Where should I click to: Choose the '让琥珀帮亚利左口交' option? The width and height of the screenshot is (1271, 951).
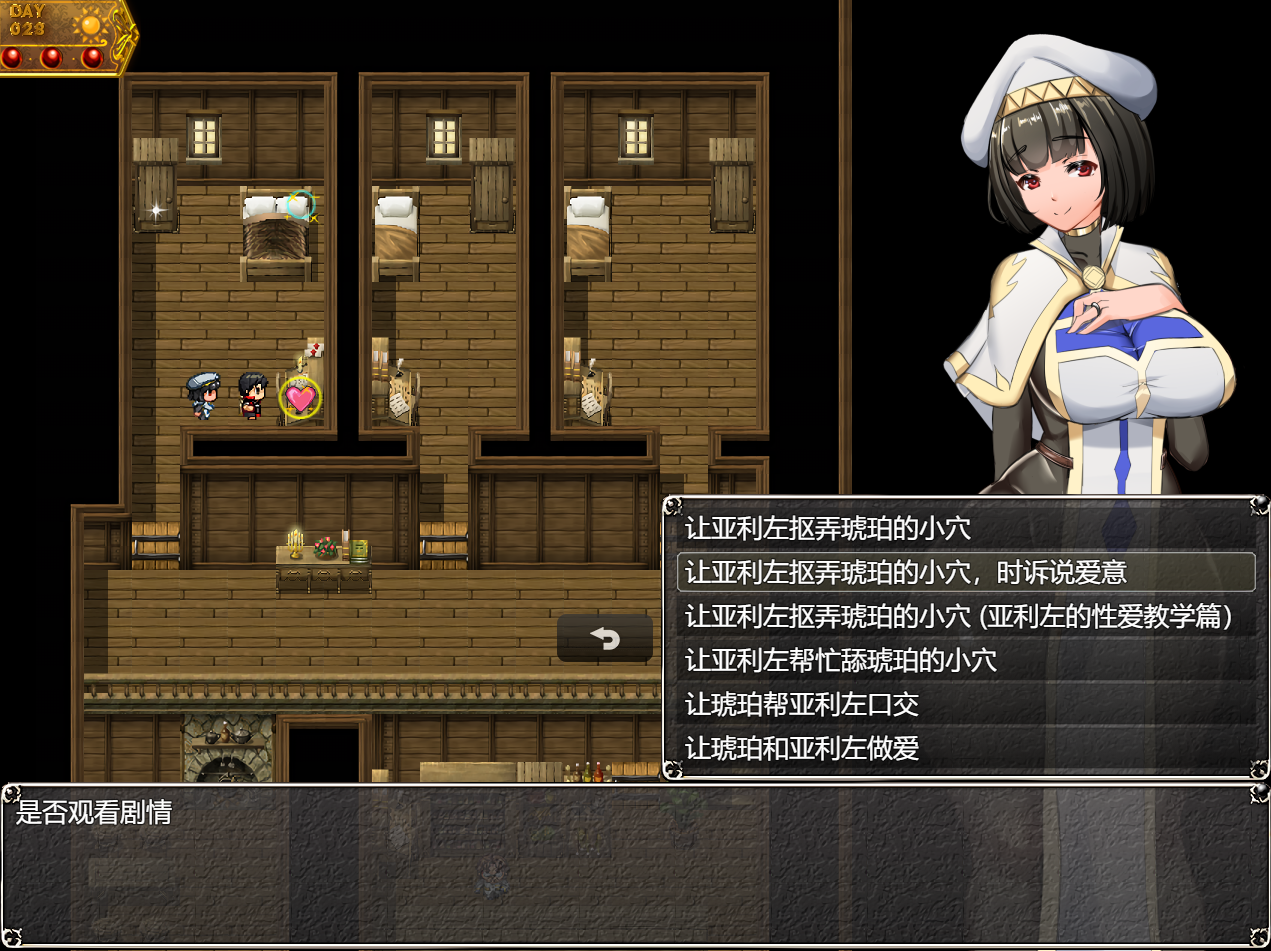(802, 704)
